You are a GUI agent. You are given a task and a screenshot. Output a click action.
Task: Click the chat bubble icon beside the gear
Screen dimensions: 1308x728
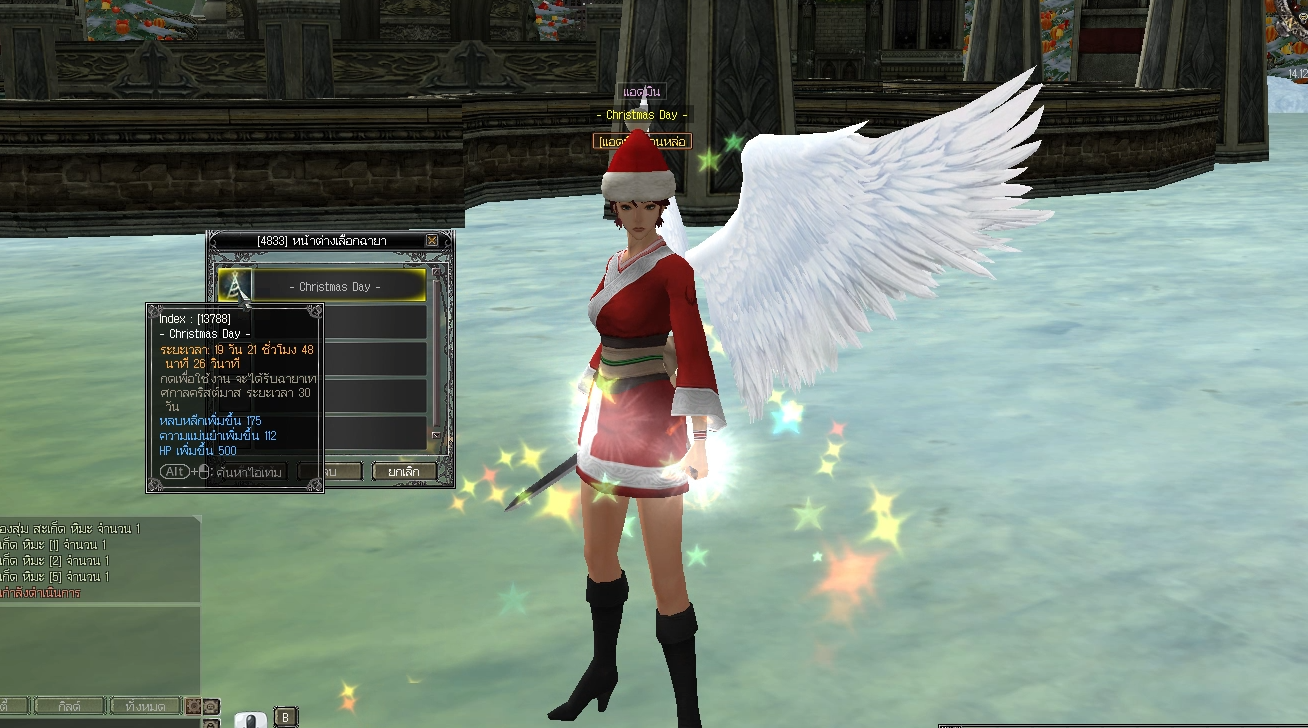tap(211, 706)
